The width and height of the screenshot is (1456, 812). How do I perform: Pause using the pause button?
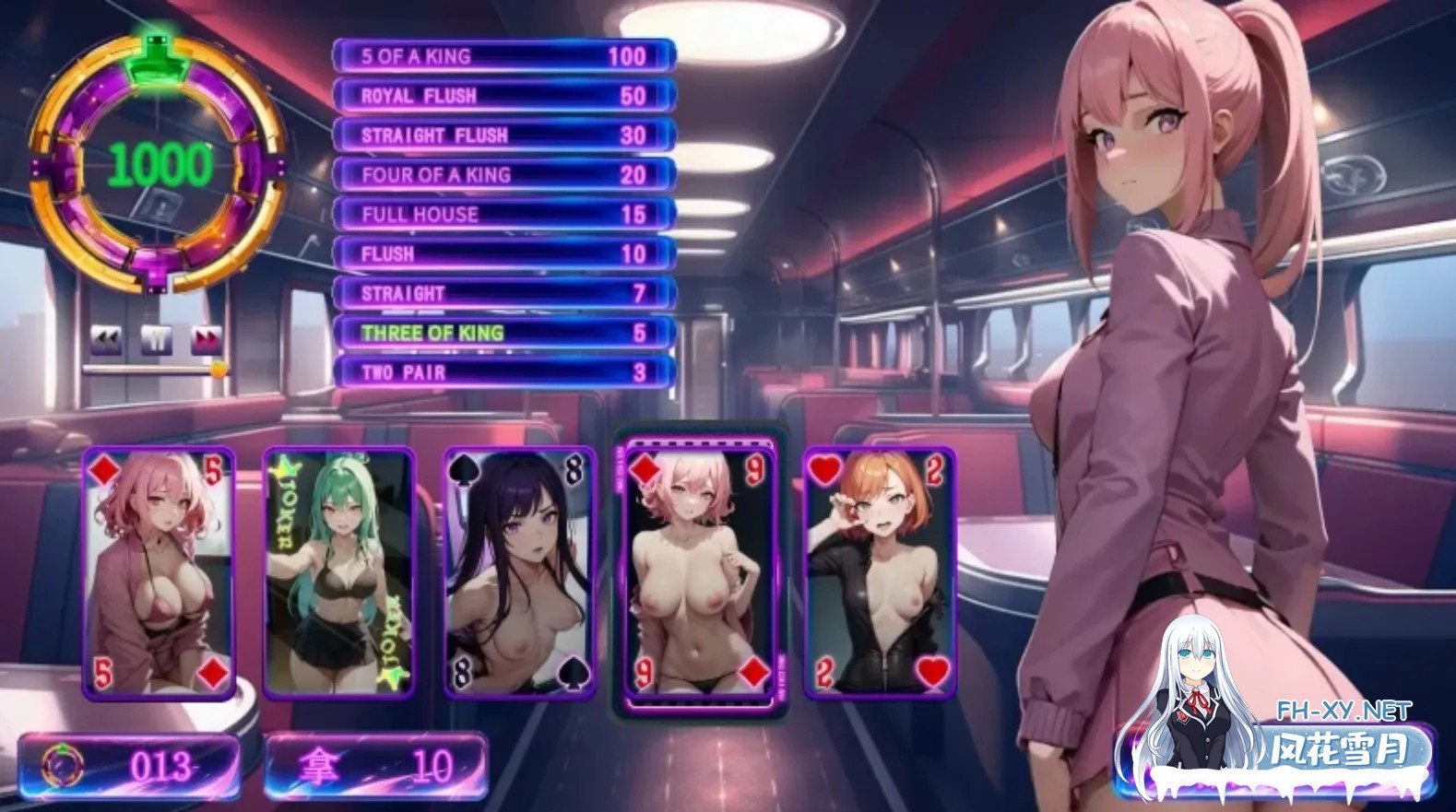157,339
